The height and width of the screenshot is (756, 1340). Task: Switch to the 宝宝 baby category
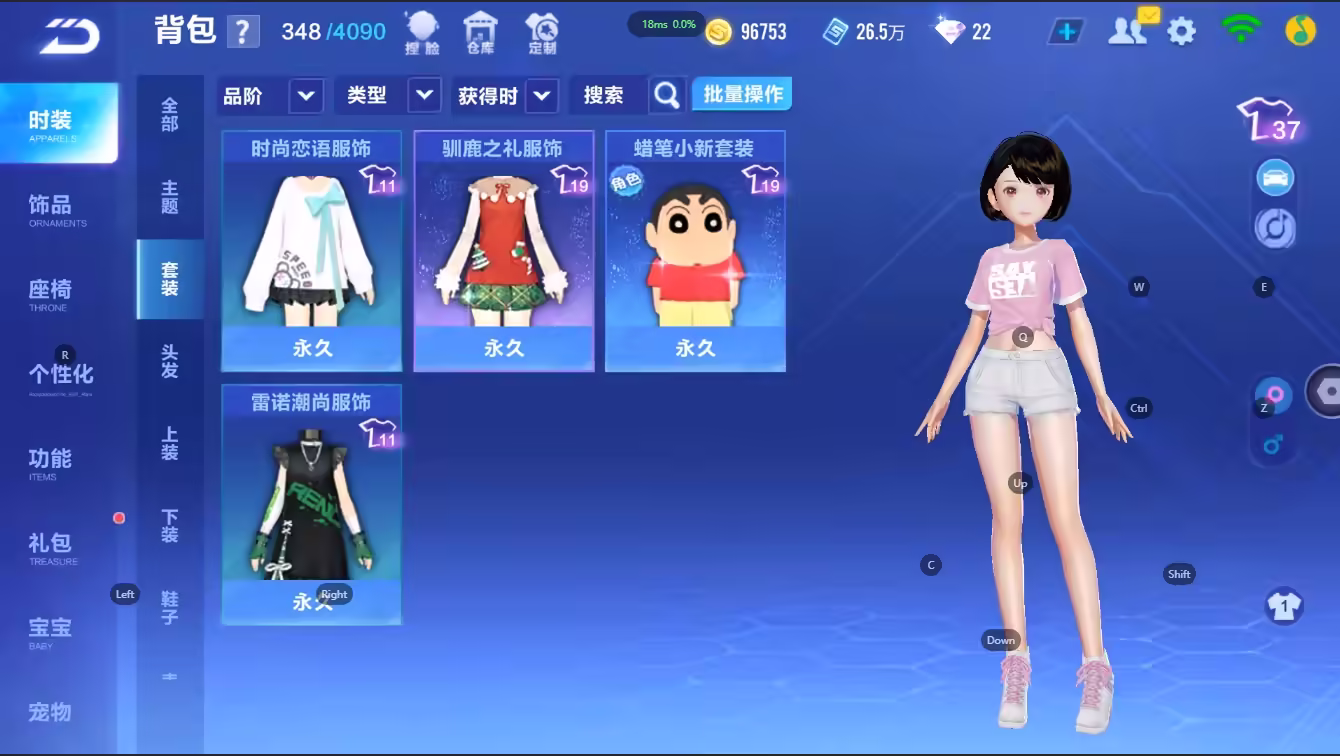(50, 631)
